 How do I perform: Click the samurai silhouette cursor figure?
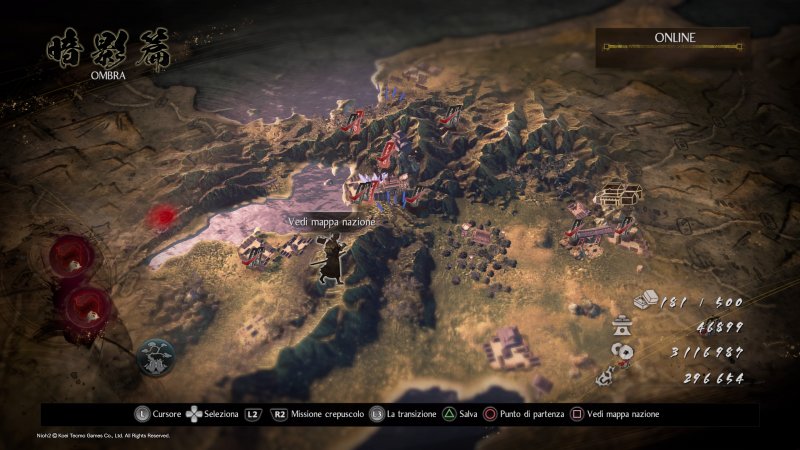point(328,263)
